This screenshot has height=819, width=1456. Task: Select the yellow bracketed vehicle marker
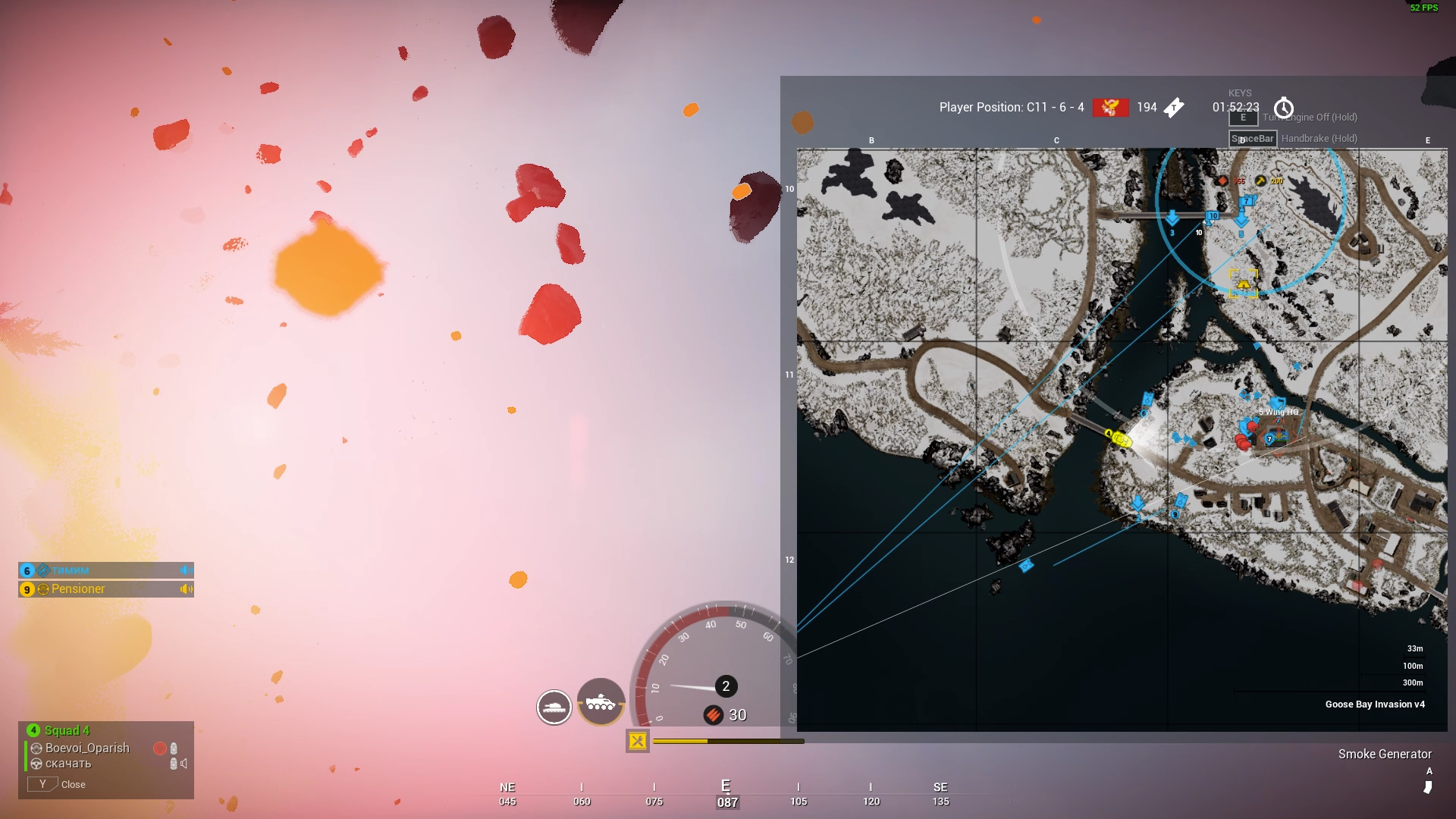click(x=1244, y=284)
